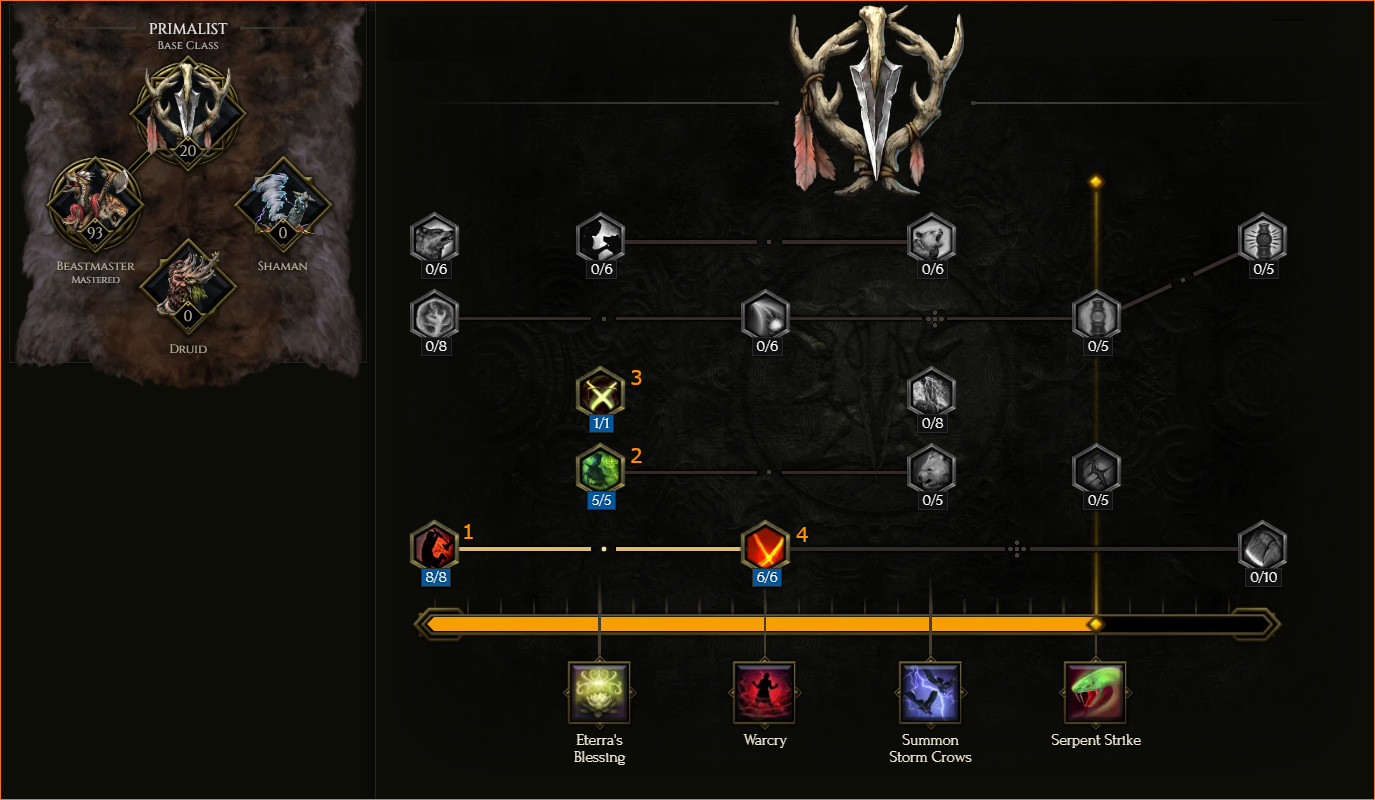This screenshot has width=1375, height=800.
Task: Choose the Shaman mastery class
Action: [283, 205]
